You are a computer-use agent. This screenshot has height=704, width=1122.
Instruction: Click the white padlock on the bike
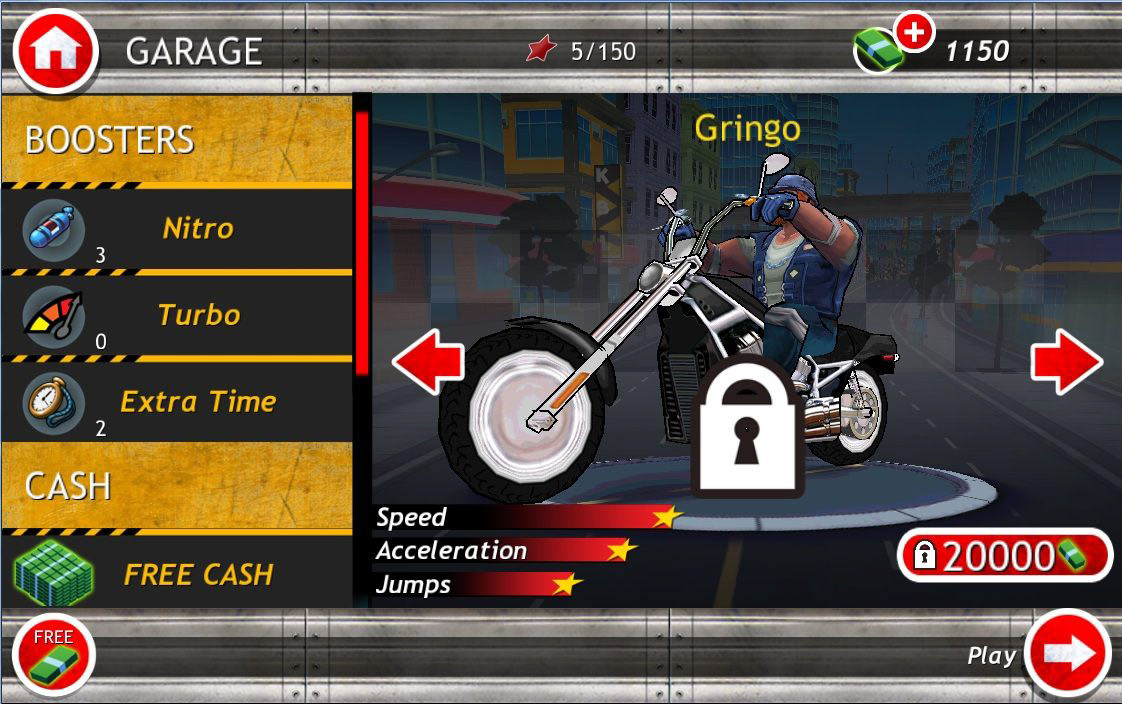pyautogui.click(x=748, y=426)
